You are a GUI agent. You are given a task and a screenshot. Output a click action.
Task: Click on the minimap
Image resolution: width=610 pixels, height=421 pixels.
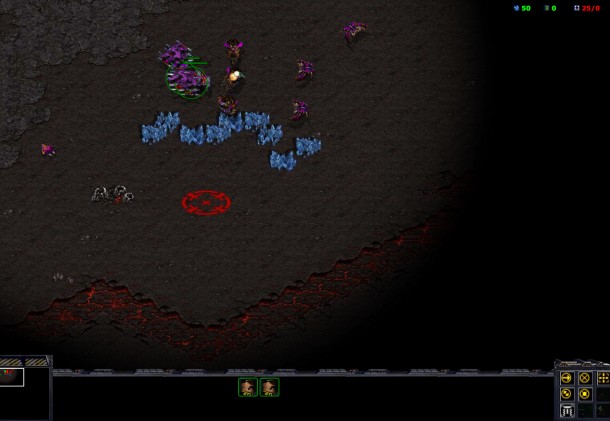[25, 390]
